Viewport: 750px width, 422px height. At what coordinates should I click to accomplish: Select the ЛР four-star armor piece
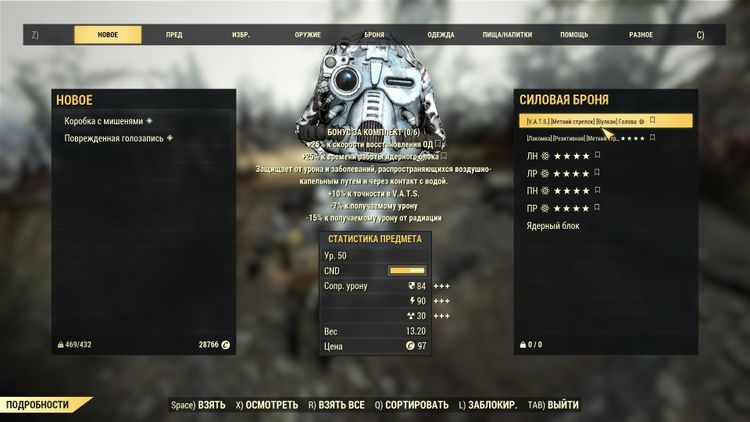coord(565,173)
